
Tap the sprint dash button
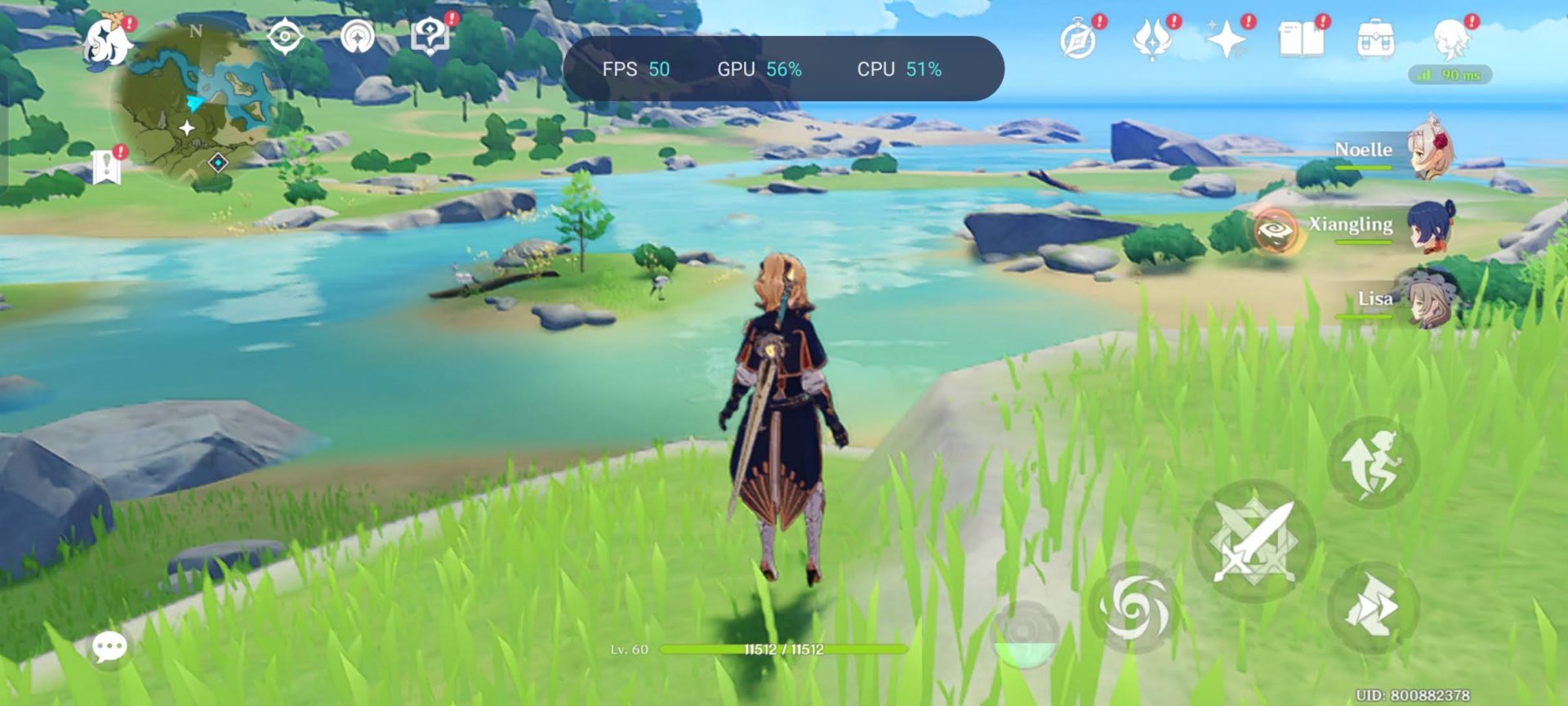(1374, 606)
